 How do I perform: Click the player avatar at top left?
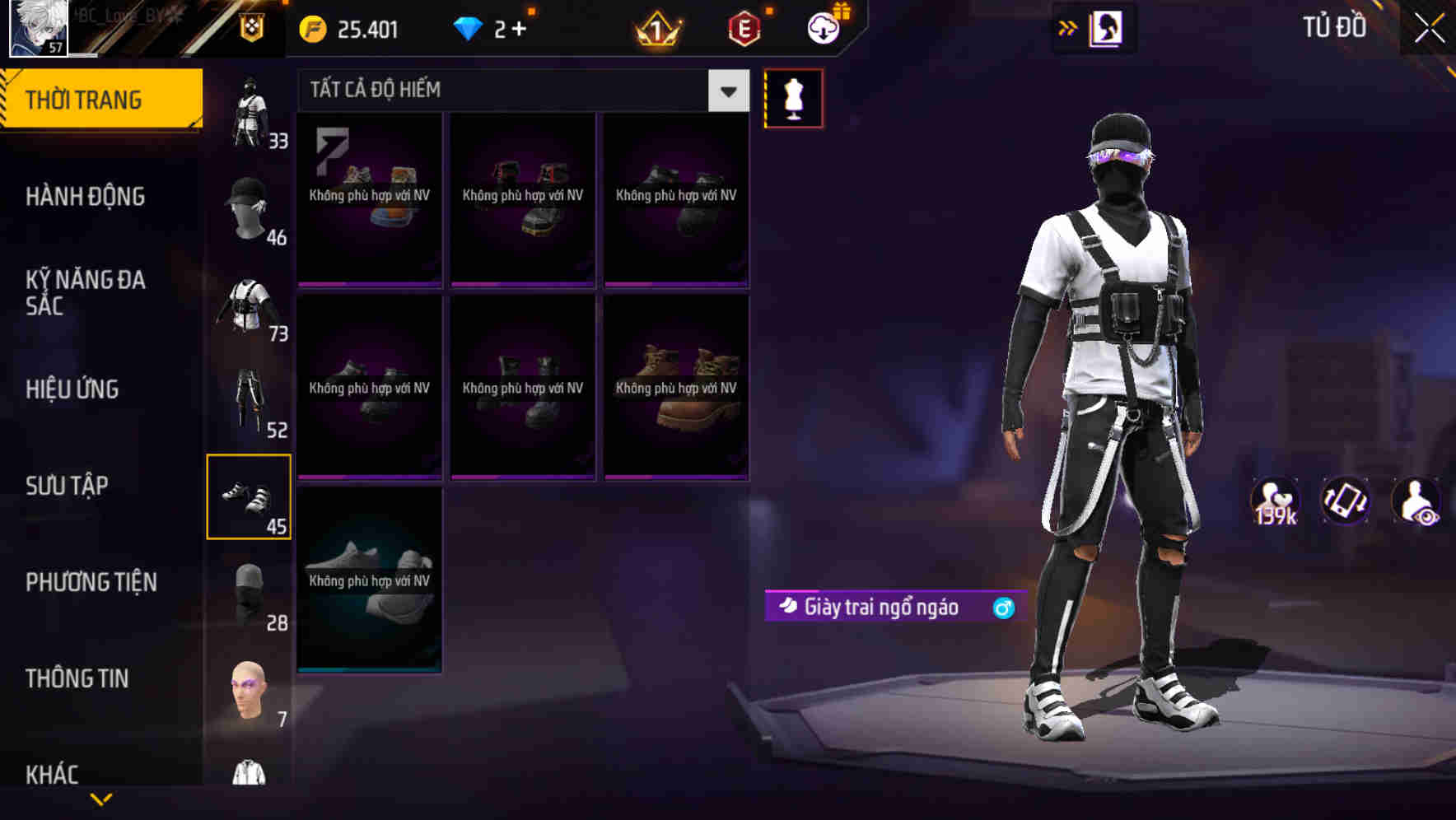[x=39, y=29]
